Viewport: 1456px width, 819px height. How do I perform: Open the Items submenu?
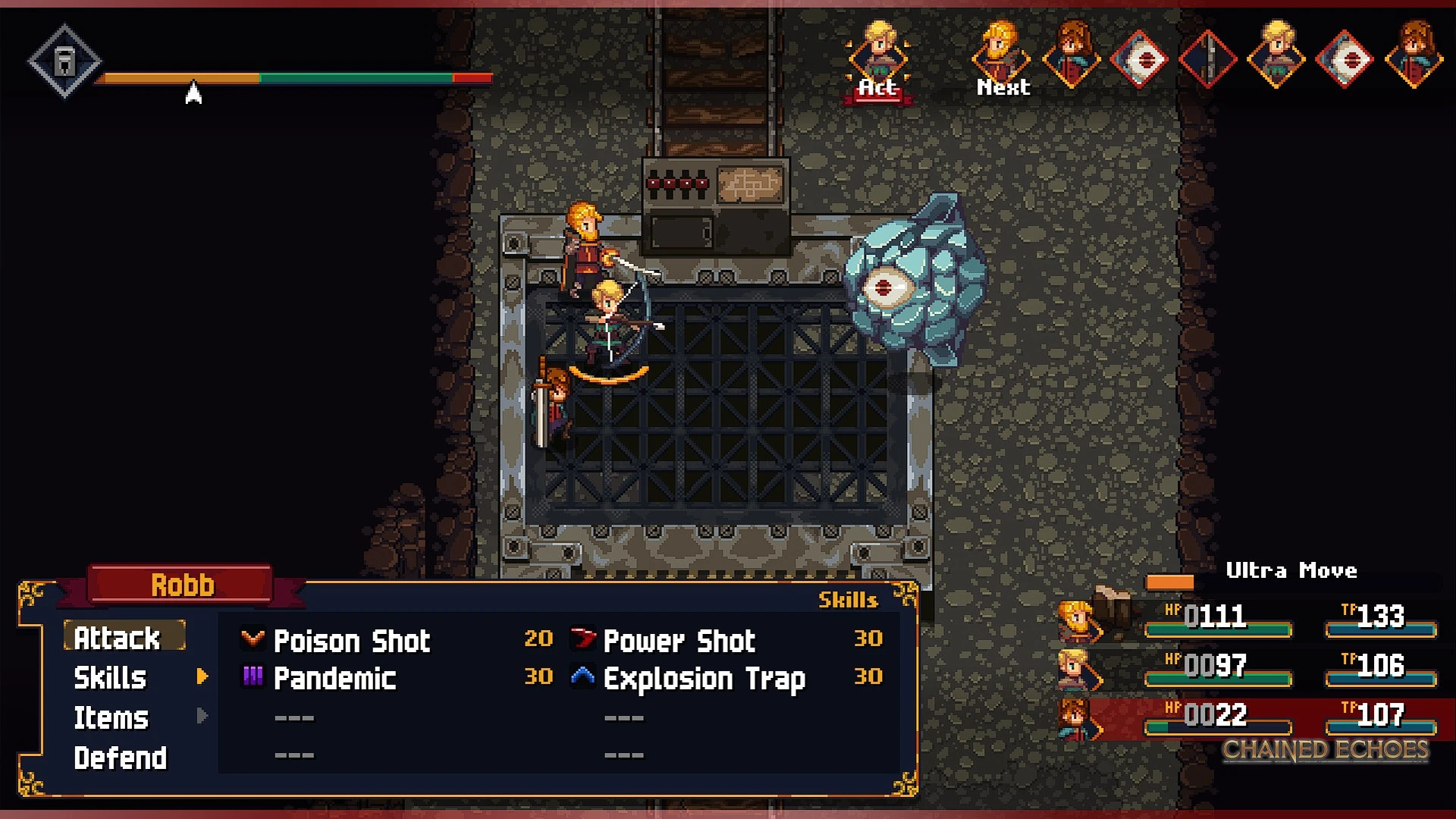click(x=111, y=717)
